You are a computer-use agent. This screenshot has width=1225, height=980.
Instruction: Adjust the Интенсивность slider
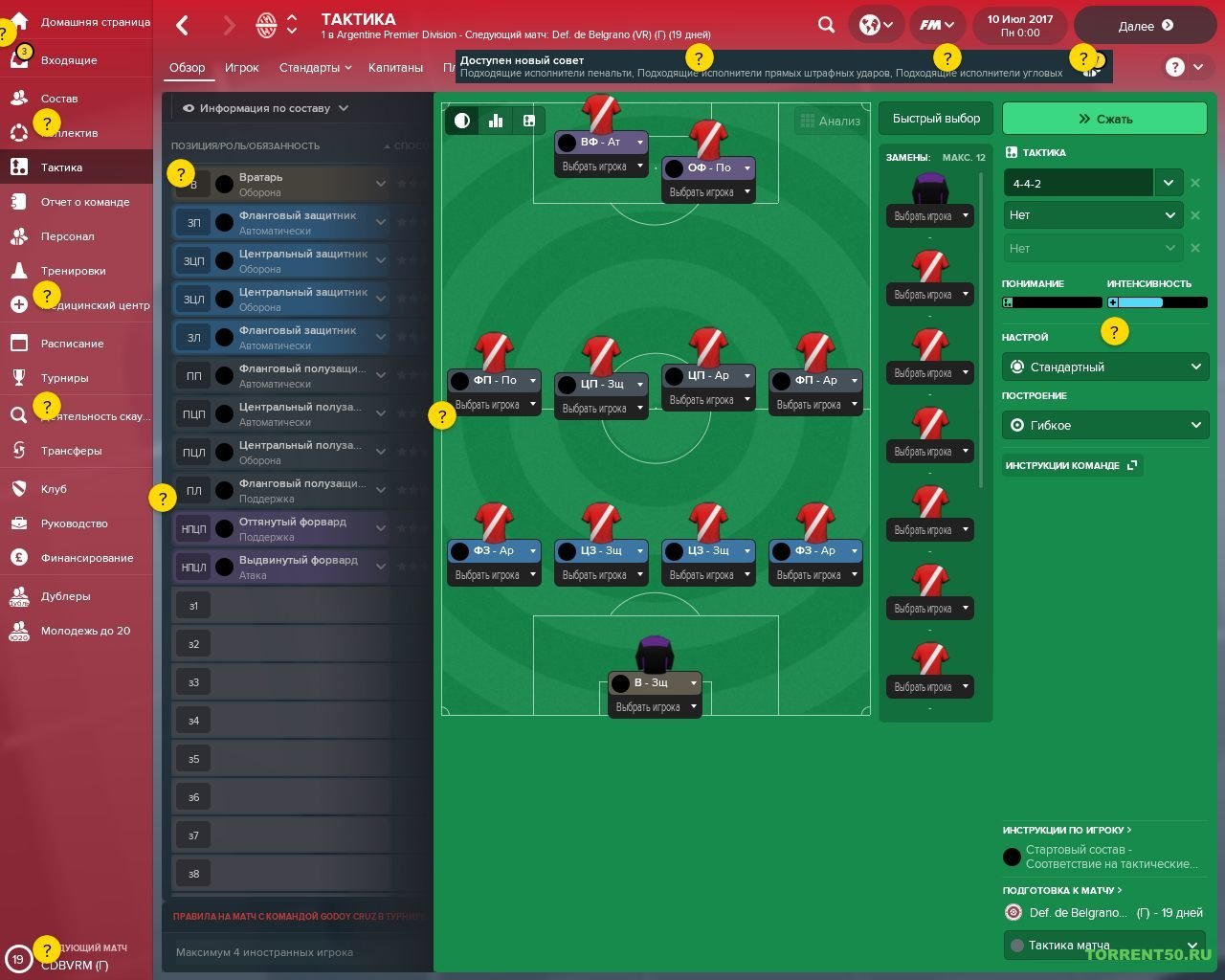point(1157,302)
